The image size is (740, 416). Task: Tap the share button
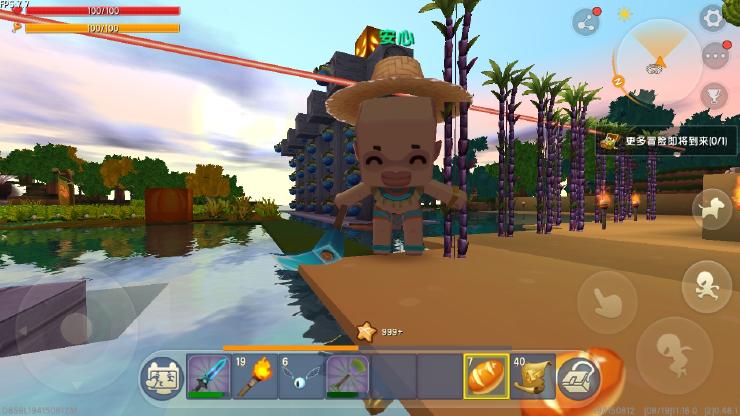[586, 22]
